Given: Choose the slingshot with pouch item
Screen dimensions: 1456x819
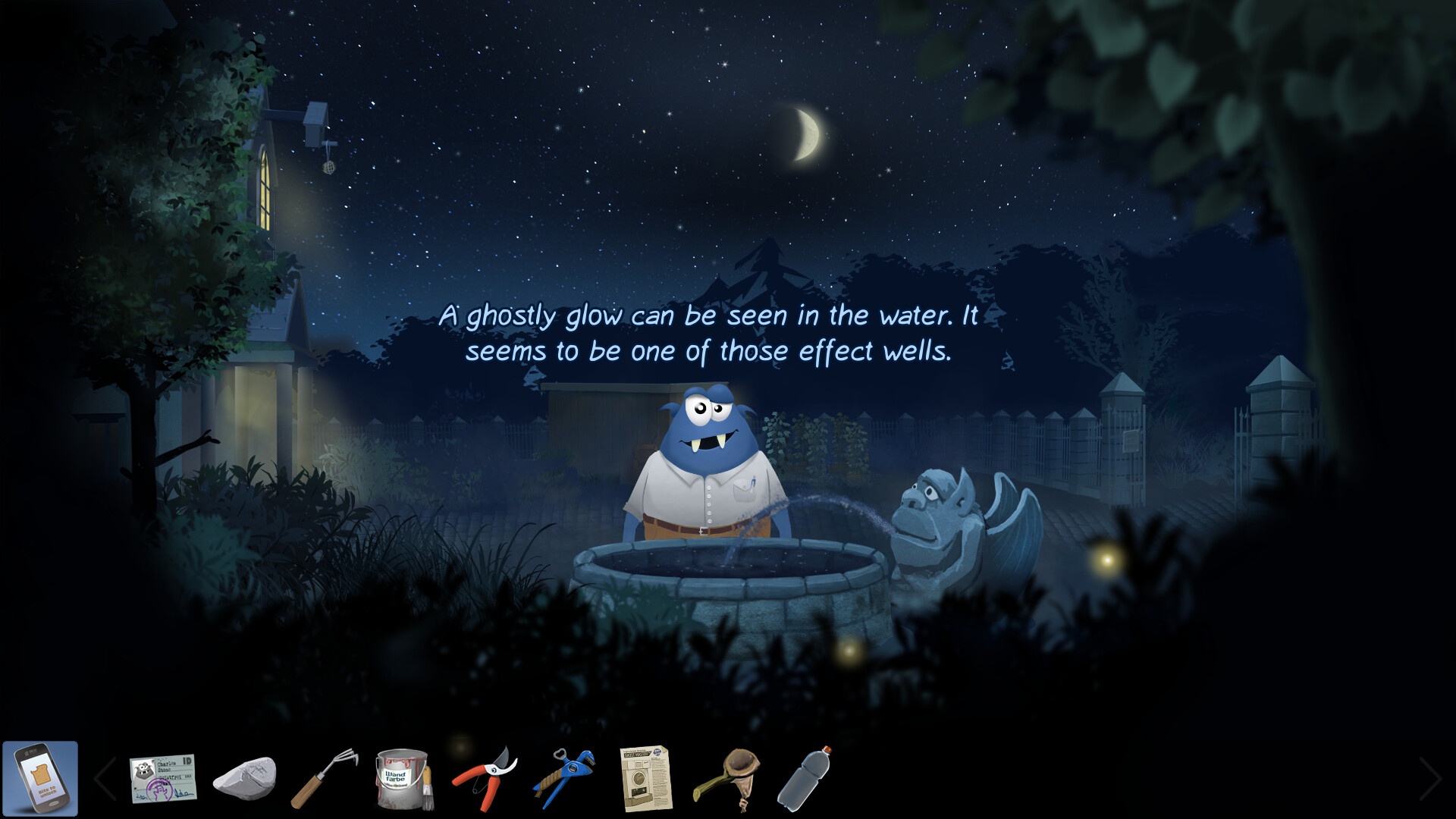Looking at the screenshot, I should click(726, 777).
